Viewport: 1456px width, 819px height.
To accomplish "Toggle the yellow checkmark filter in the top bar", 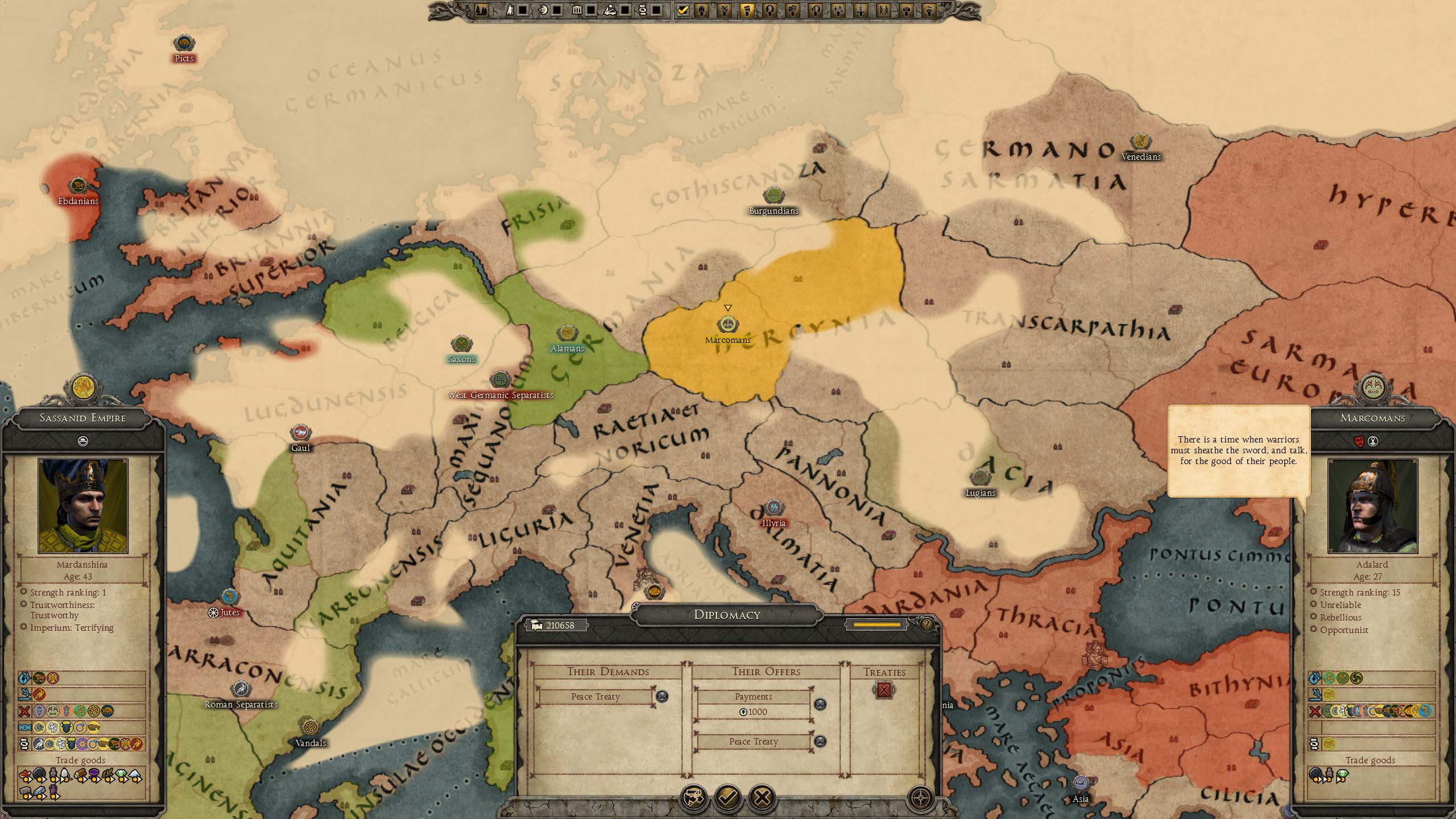I will pyautogui.click(x=683, y=10).
